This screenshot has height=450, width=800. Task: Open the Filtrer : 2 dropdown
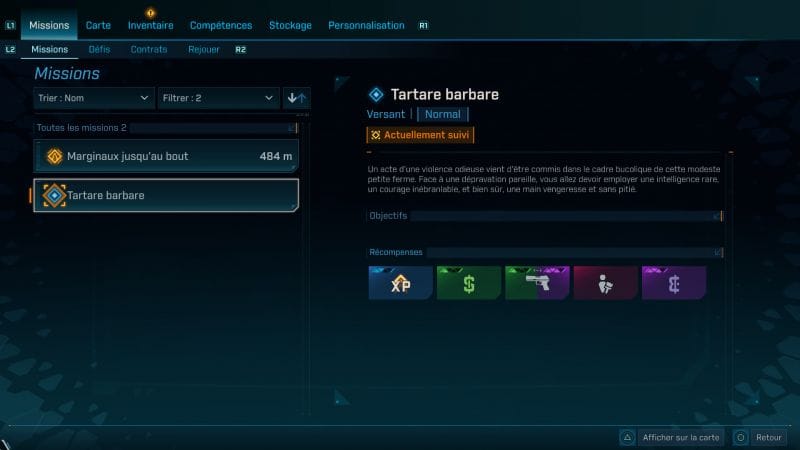coord(217,98)
